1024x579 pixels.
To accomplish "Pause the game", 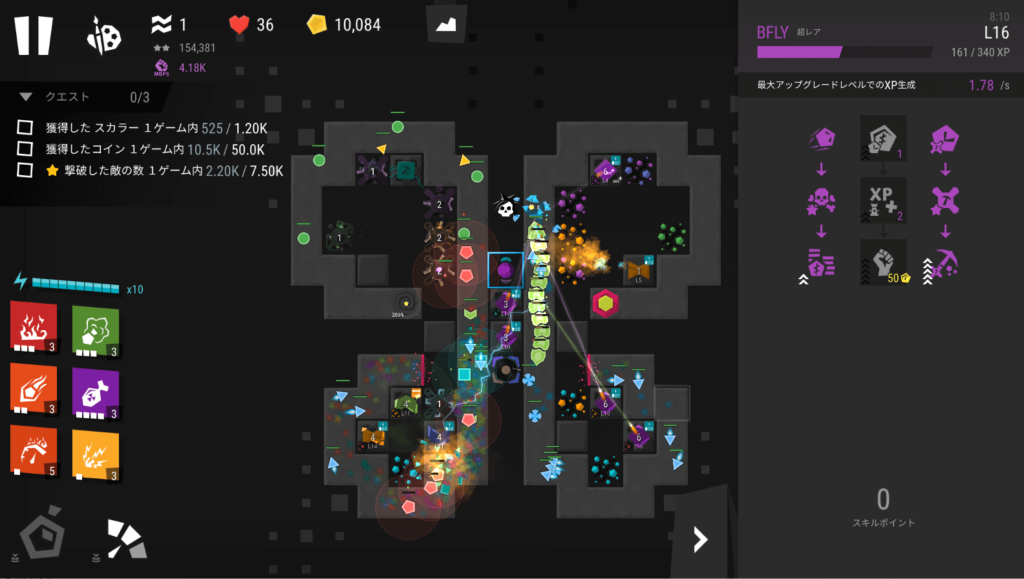I will click(x=33, y=34).
